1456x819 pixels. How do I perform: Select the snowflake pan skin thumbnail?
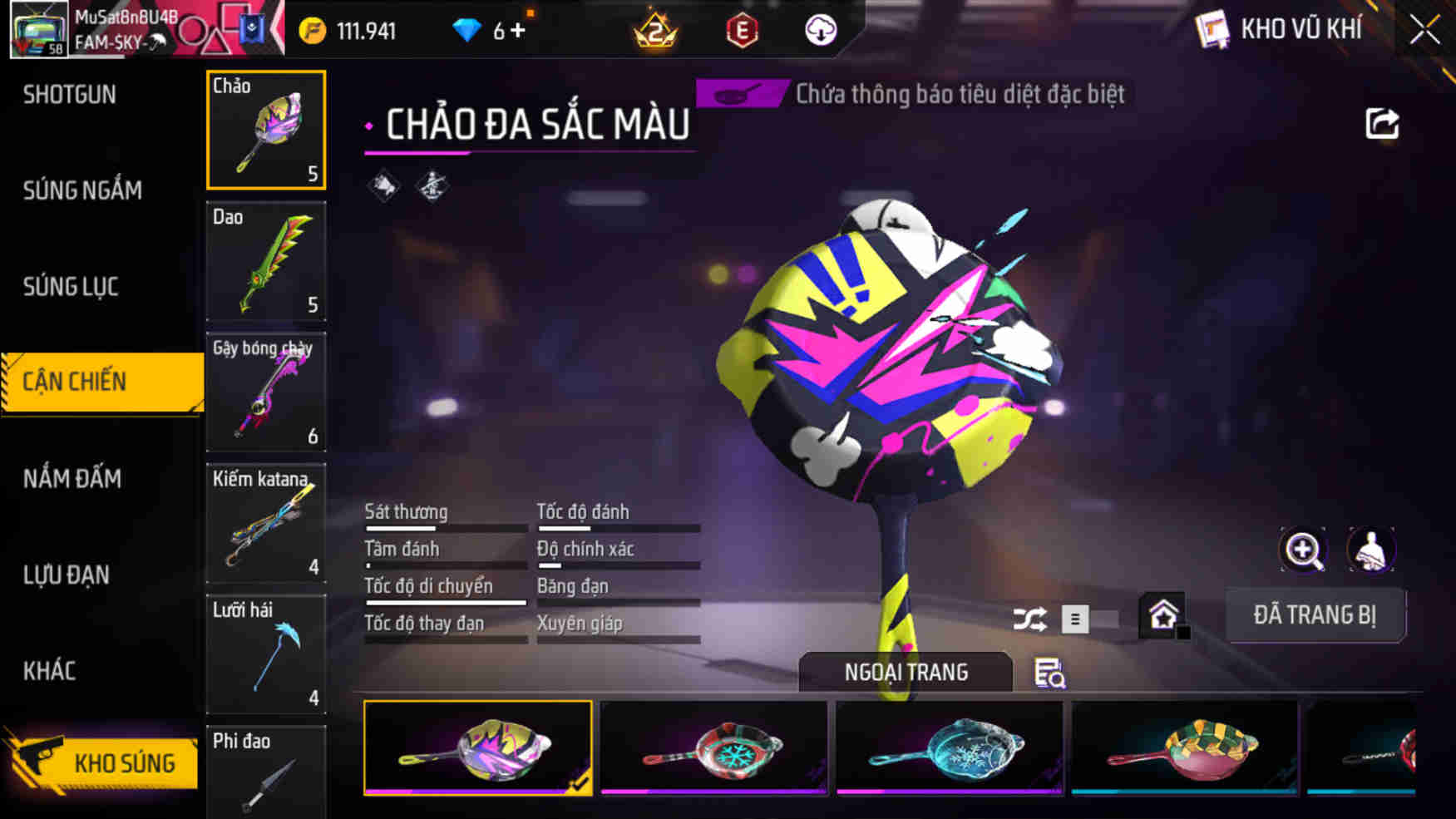(713, 747)
